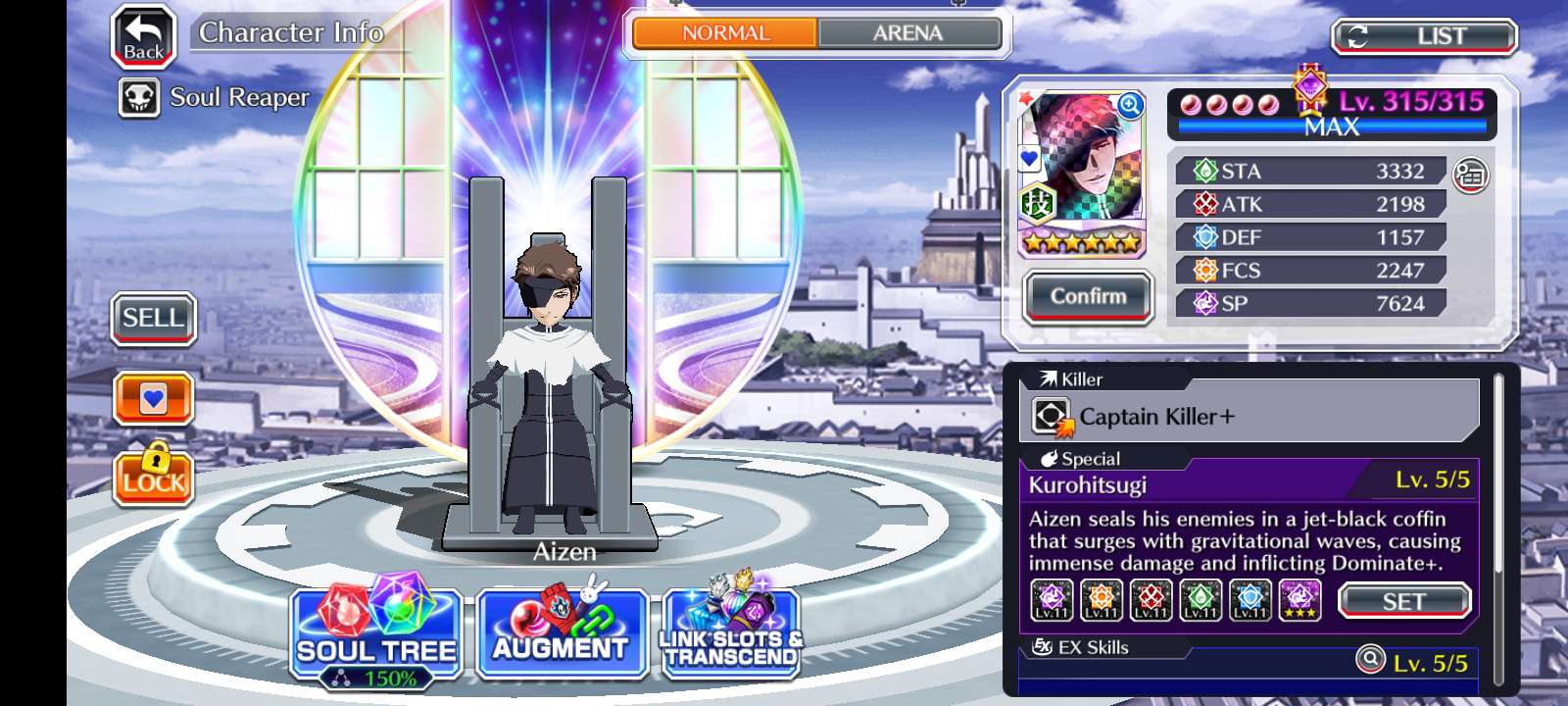Image resolution: width=1568 pixels, height=706 pixels.
Task: Click the SET button for accessories
Action: click(x=1403, y=601)
